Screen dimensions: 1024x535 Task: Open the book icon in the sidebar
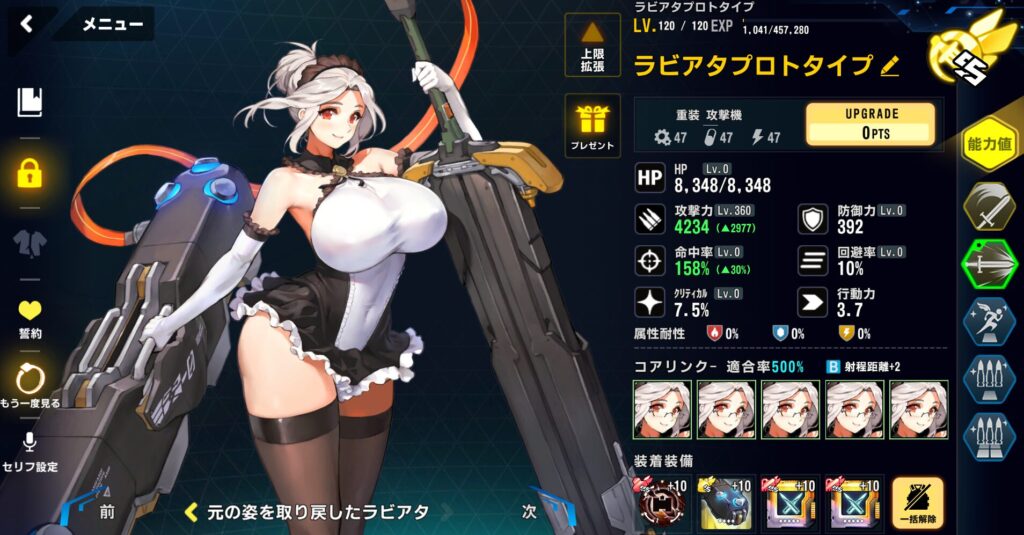29,101
